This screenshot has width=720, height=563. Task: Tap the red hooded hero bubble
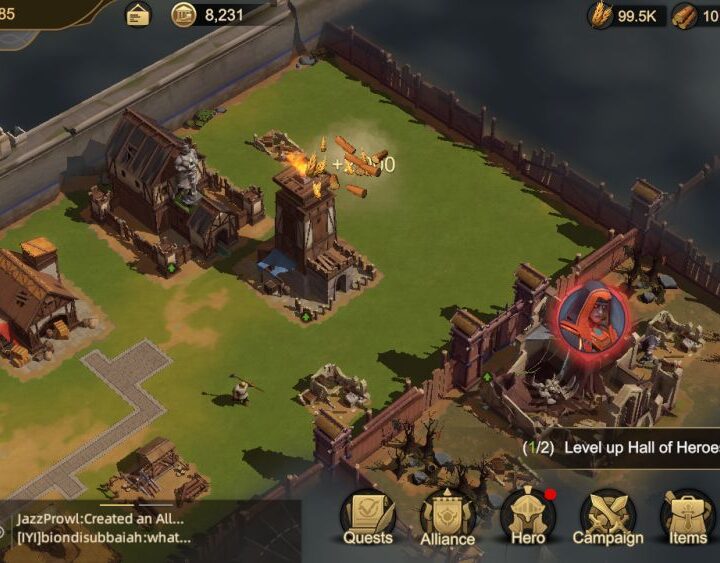pyautogui.click(x=594, y=319)
